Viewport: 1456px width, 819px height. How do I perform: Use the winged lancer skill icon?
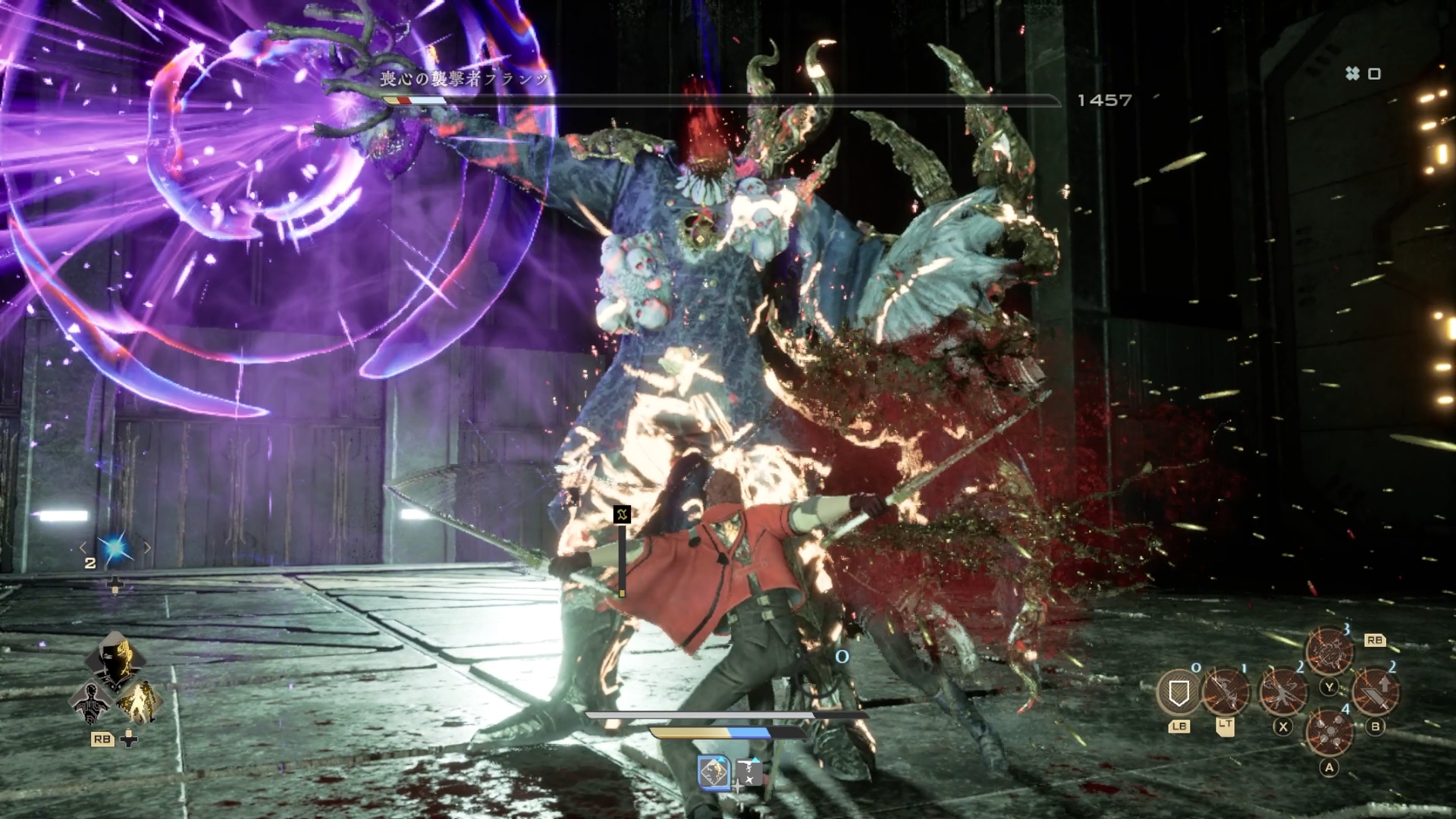(x=1282, y=692)
